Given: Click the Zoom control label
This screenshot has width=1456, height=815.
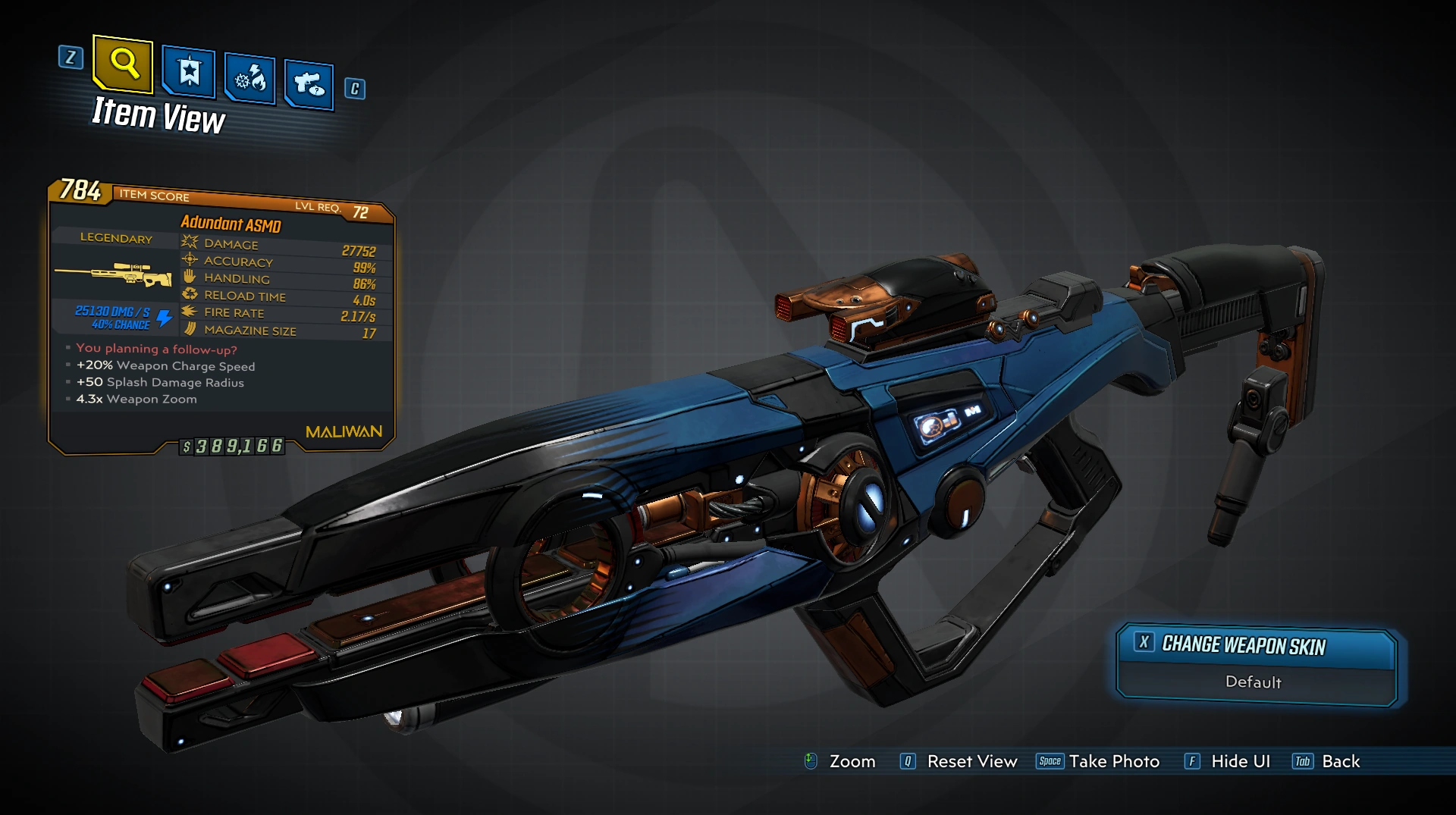Looking at the screenshot, I should pyautogui.click(x=852, y=761).
